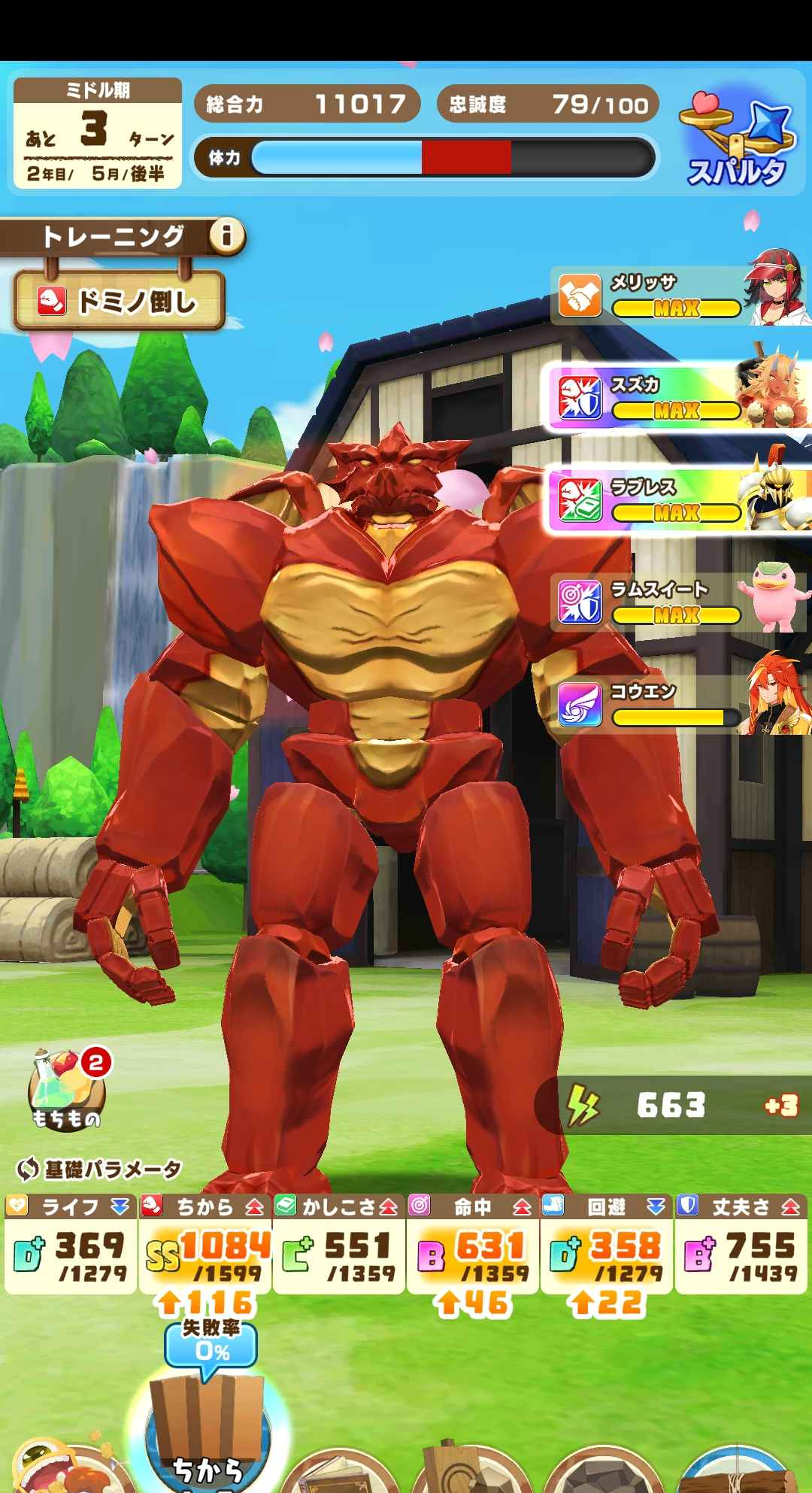This screenshot has width=812, height=1493.
Task: Toggle the スパルタ training mode
Action: (738, 144)
